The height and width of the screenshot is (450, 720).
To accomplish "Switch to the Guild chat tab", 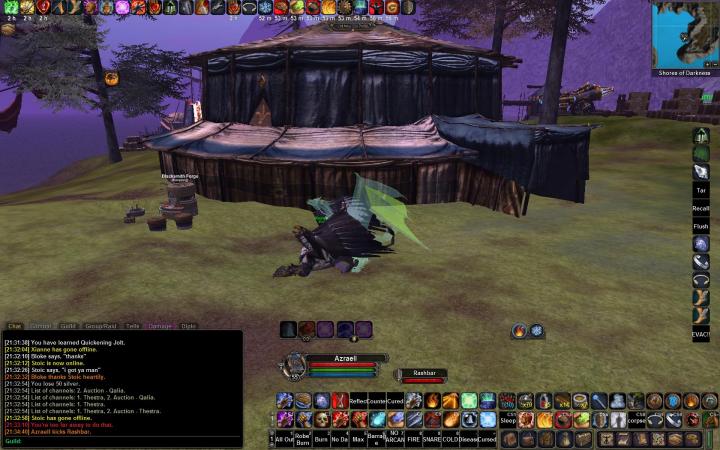I will click(x=68, y=326).
